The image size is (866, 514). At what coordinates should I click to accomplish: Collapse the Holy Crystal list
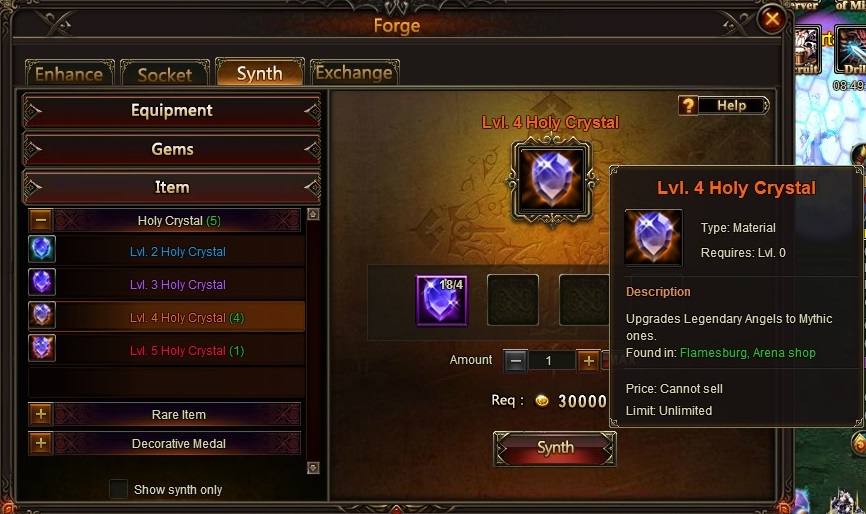point(41,220)
